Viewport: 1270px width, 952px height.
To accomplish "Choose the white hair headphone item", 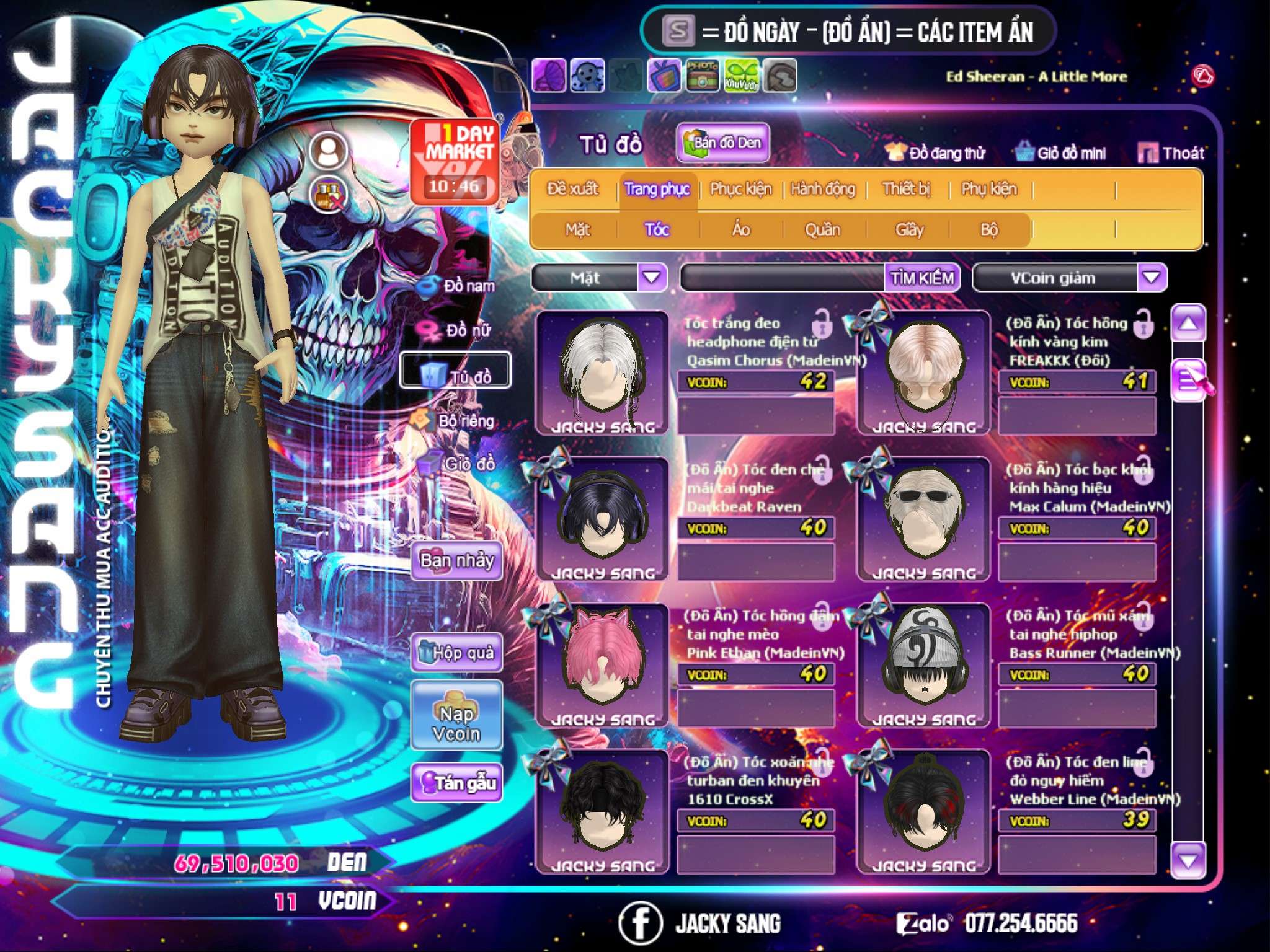I will pyautogui.click(x=602, y=371).
